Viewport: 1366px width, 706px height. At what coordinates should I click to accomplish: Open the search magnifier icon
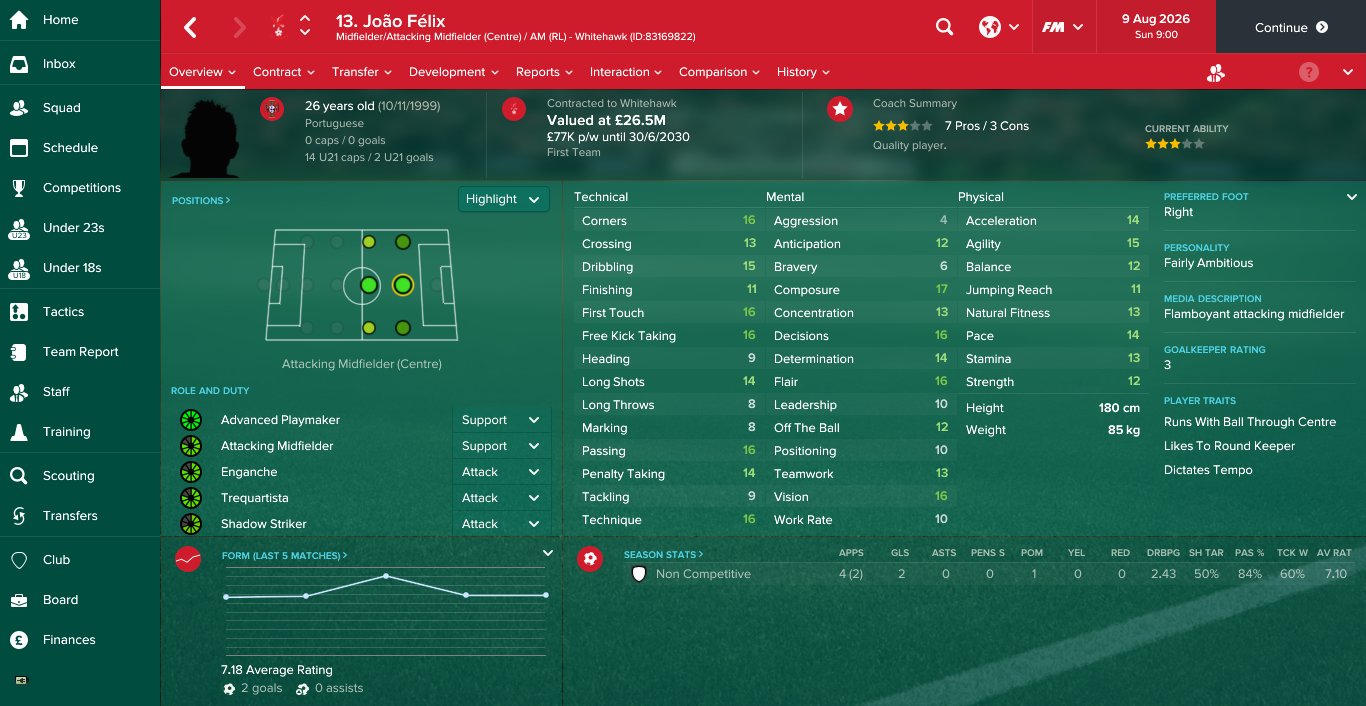tap(944, 28)
